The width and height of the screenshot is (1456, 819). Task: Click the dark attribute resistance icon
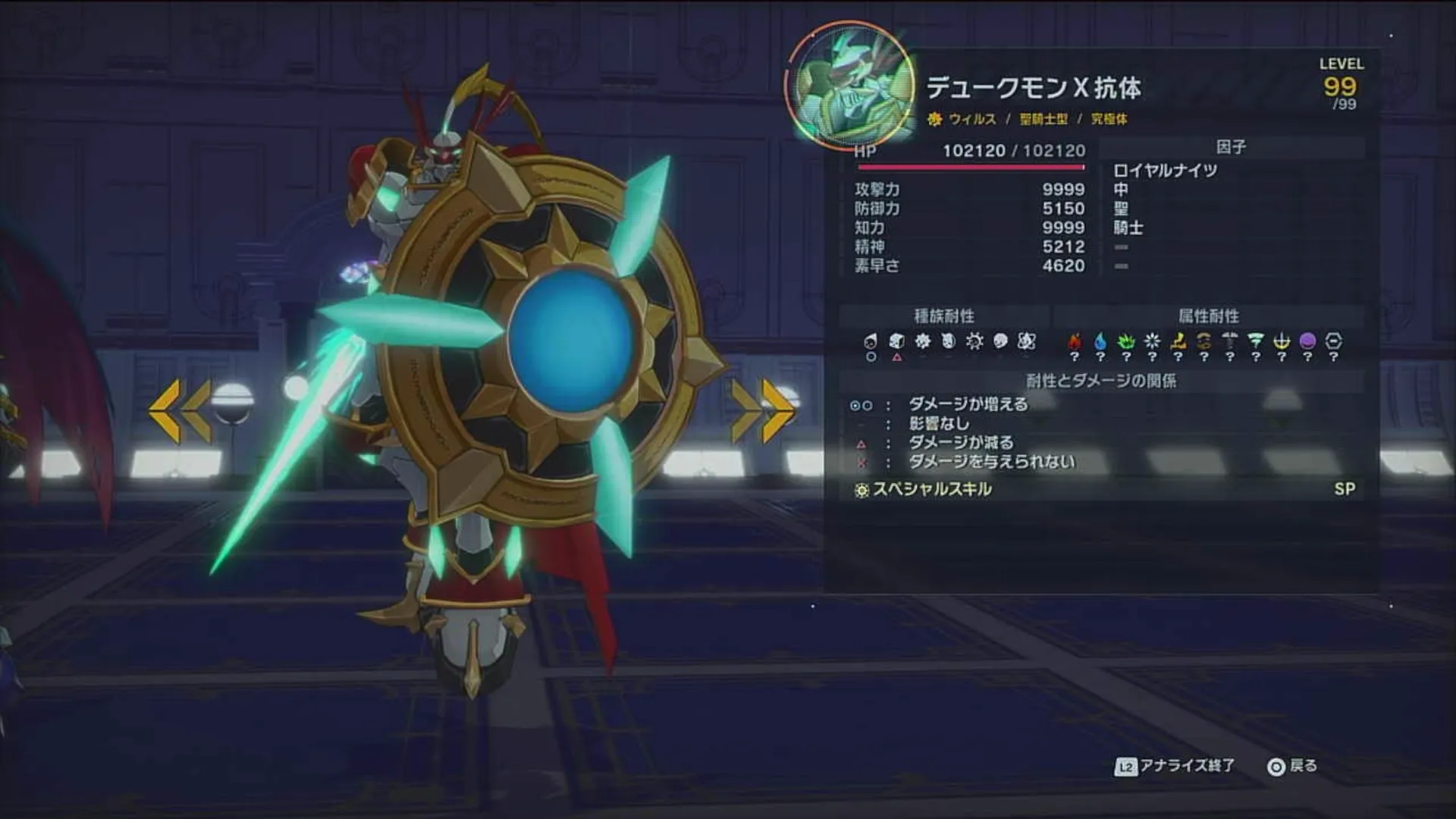[1307, 340]
